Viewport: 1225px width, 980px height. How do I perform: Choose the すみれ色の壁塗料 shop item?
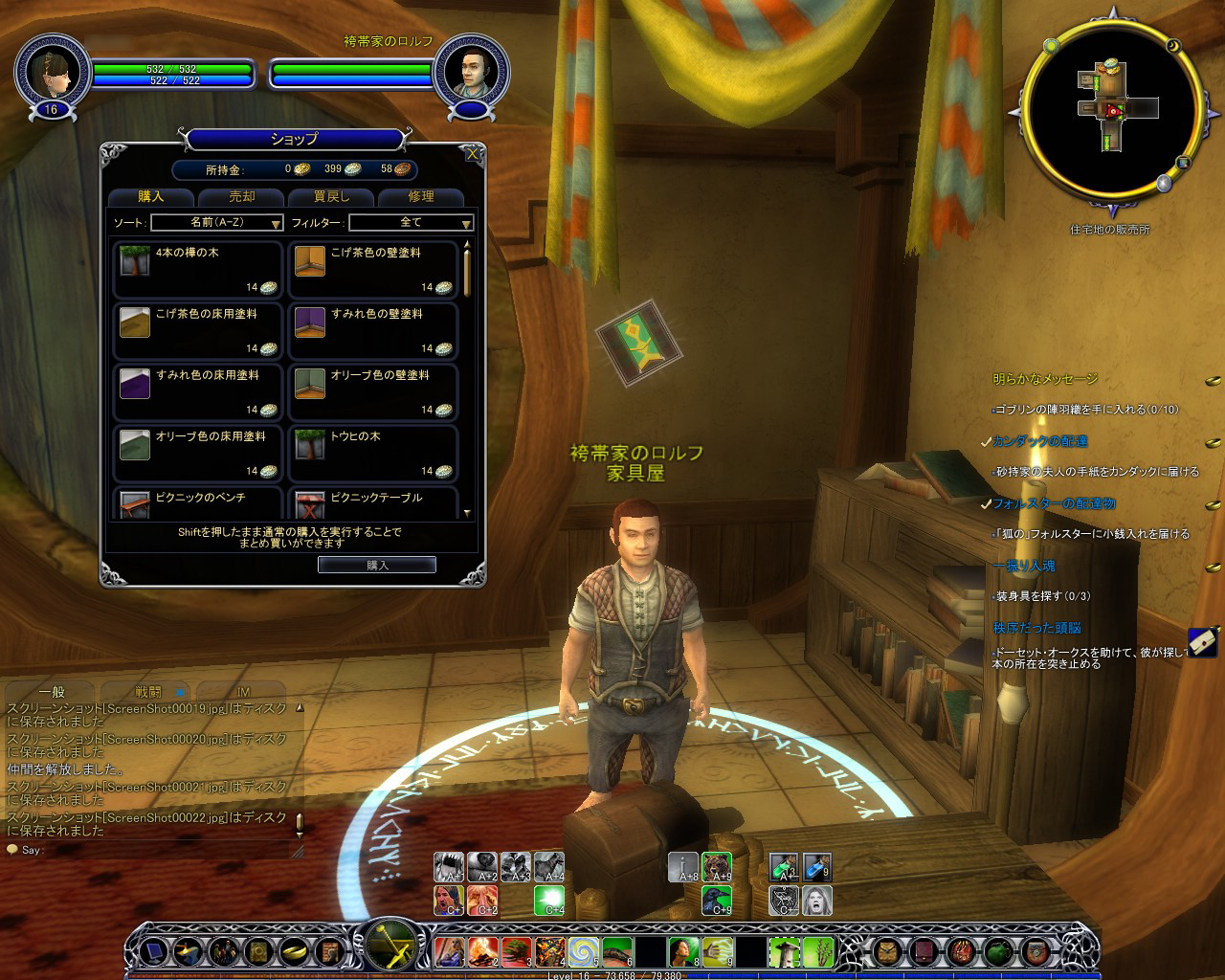tap(373, 331)
